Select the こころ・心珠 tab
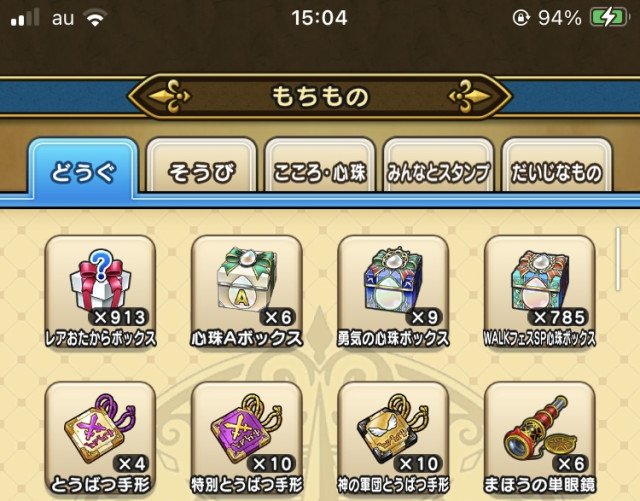 320,172
